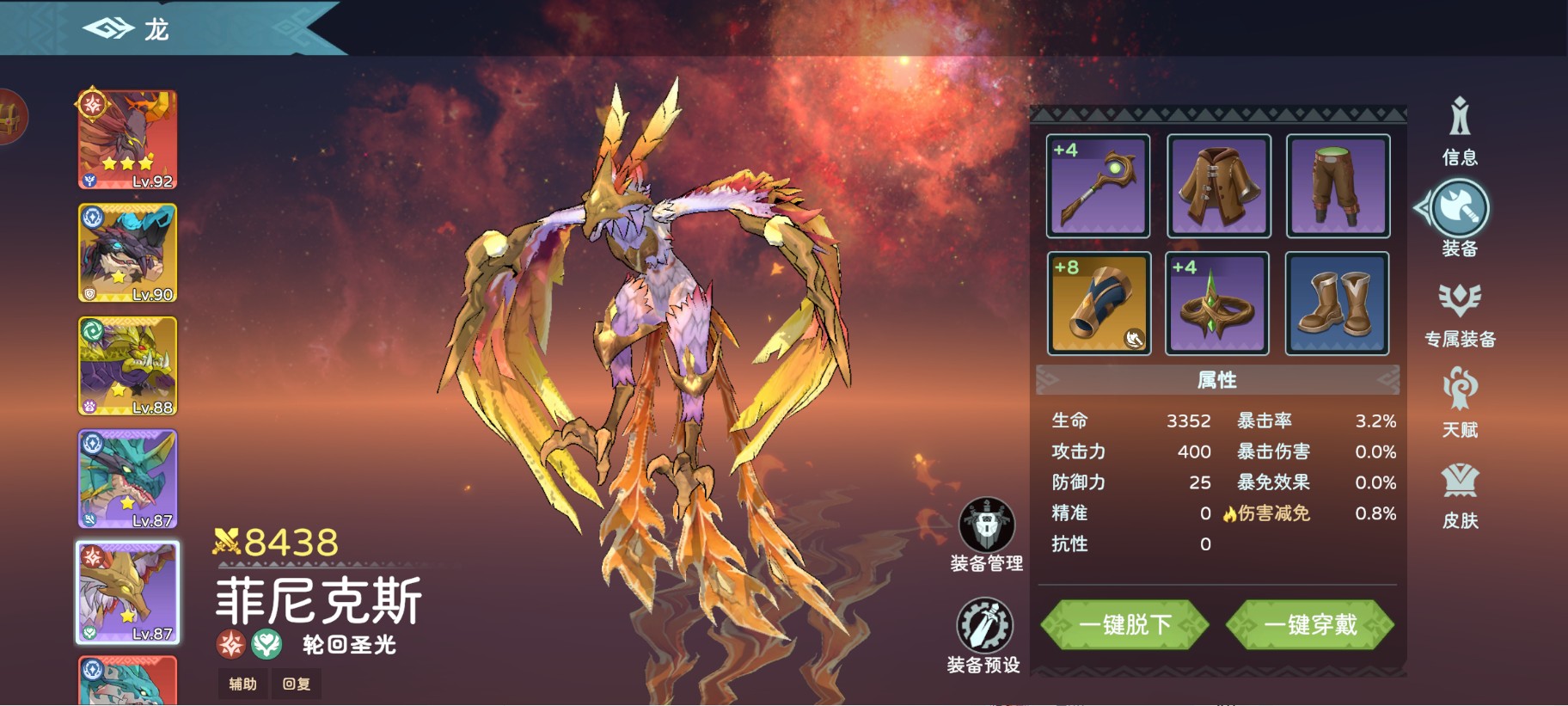The image size is (1568, 706).
Task: Click the boots equipment slot
Action: click(x=1338, y=304)
